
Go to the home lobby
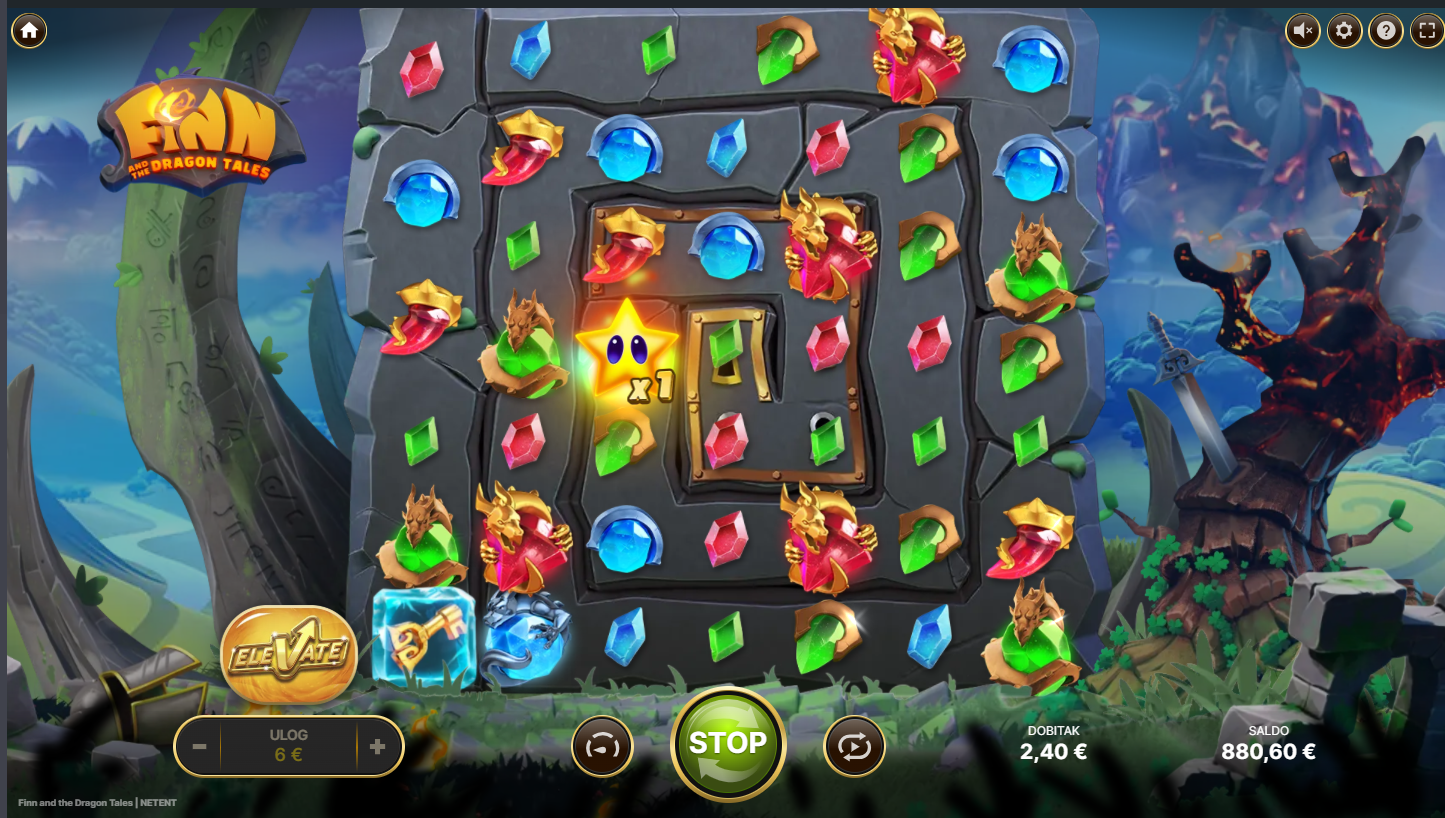(x=29, y=31)
